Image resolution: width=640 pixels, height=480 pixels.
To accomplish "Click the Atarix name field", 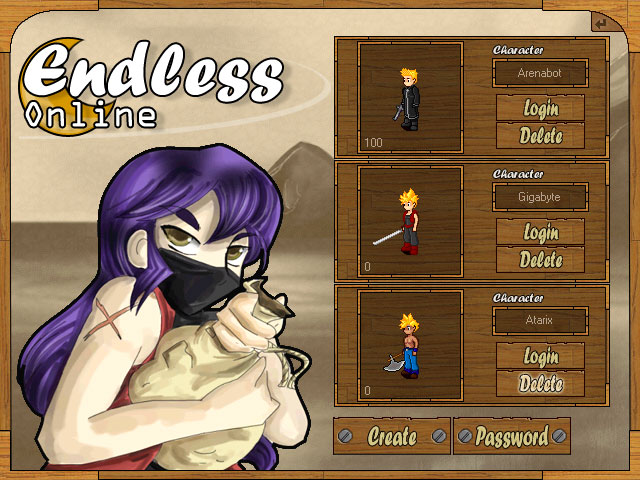I will [541, 321].
